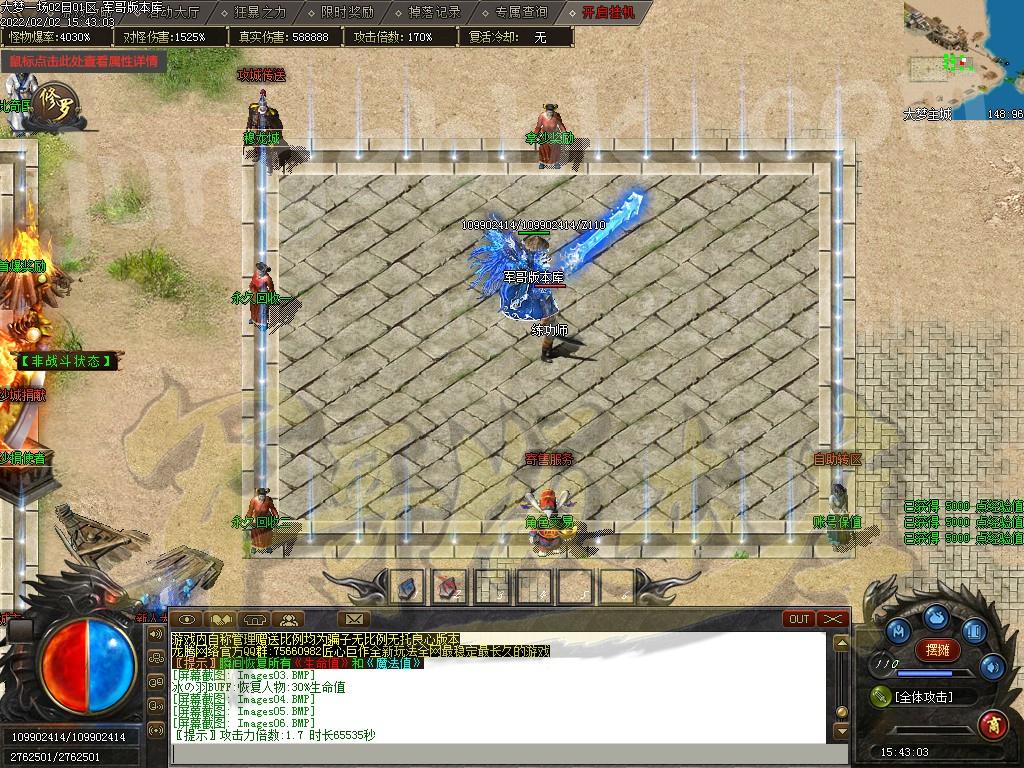Open the 狂暴之力 tab
1024x768 pixels.
tap(260, 13)
